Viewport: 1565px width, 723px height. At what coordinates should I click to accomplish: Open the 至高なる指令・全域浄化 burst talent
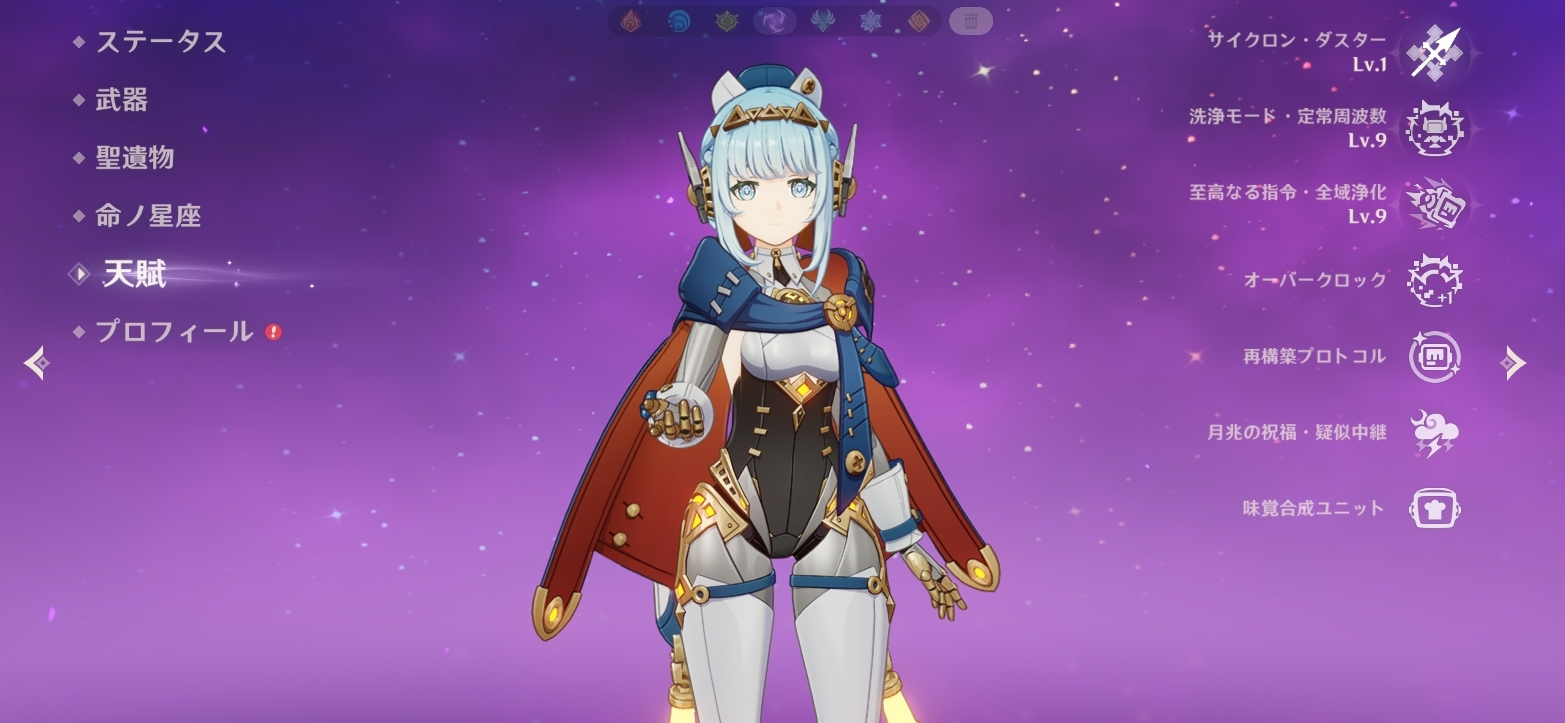tap(1435, 204)
